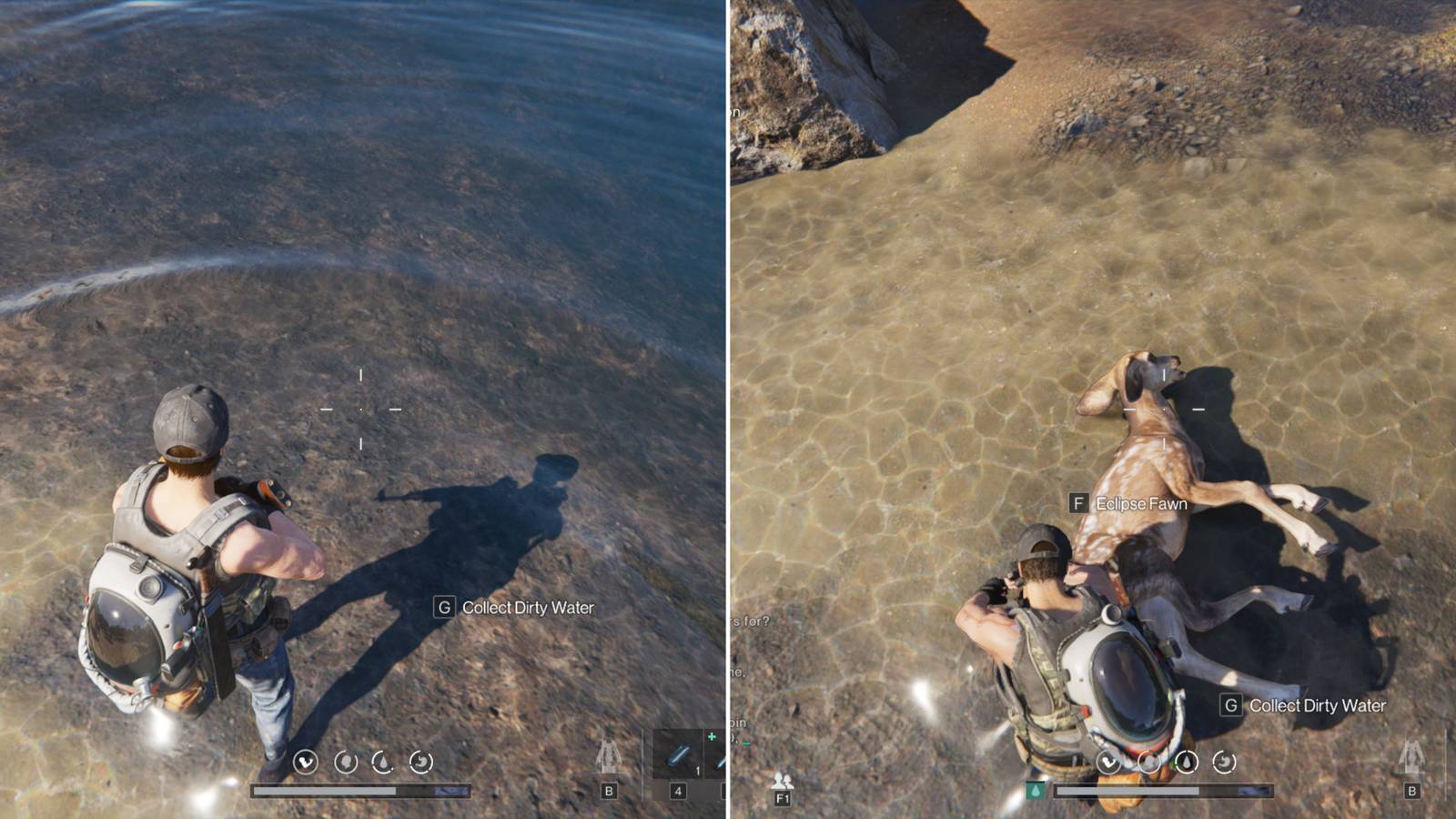Click the sanity head status icon
1456x819 pixels.
click(x=347, y=763)
